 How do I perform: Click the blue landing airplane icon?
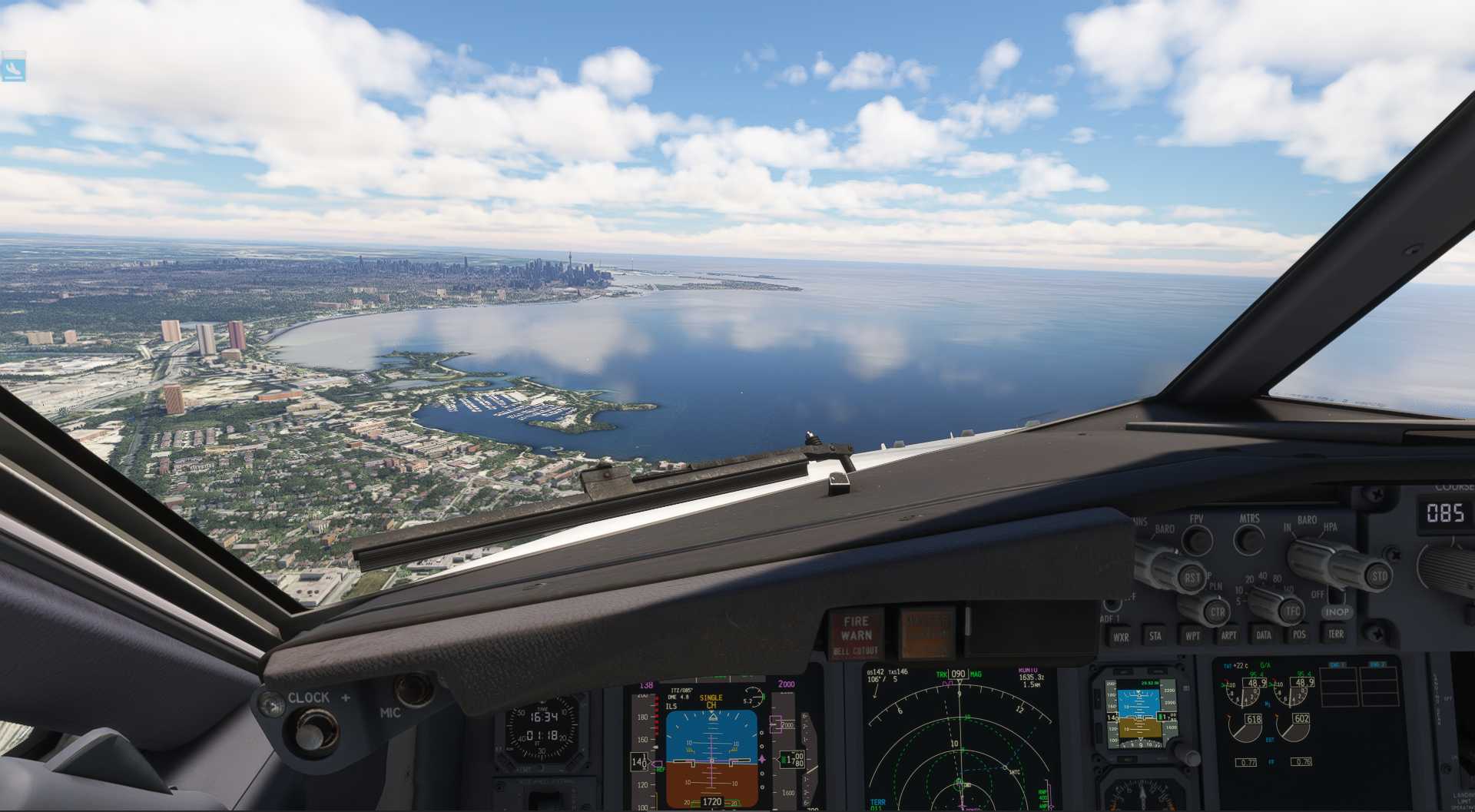13,69
